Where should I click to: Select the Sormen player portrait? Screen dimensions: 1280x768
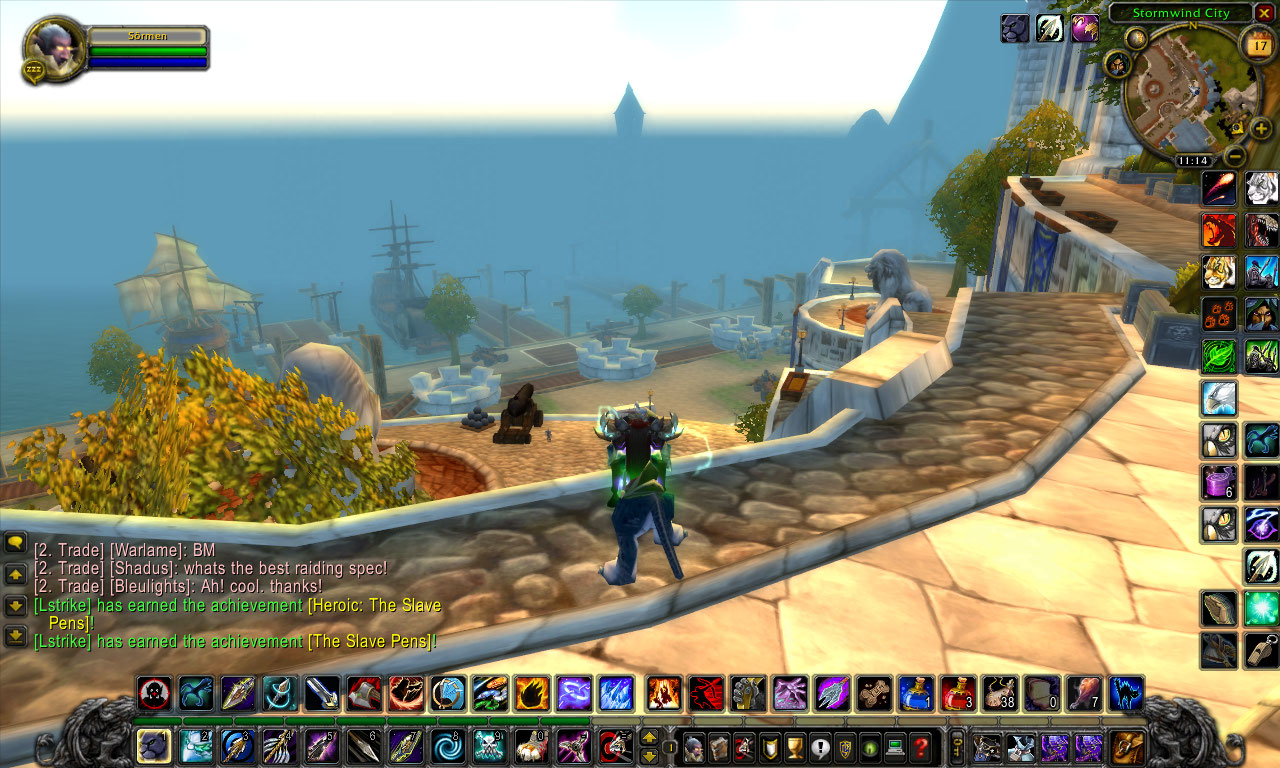coord(55,46)
